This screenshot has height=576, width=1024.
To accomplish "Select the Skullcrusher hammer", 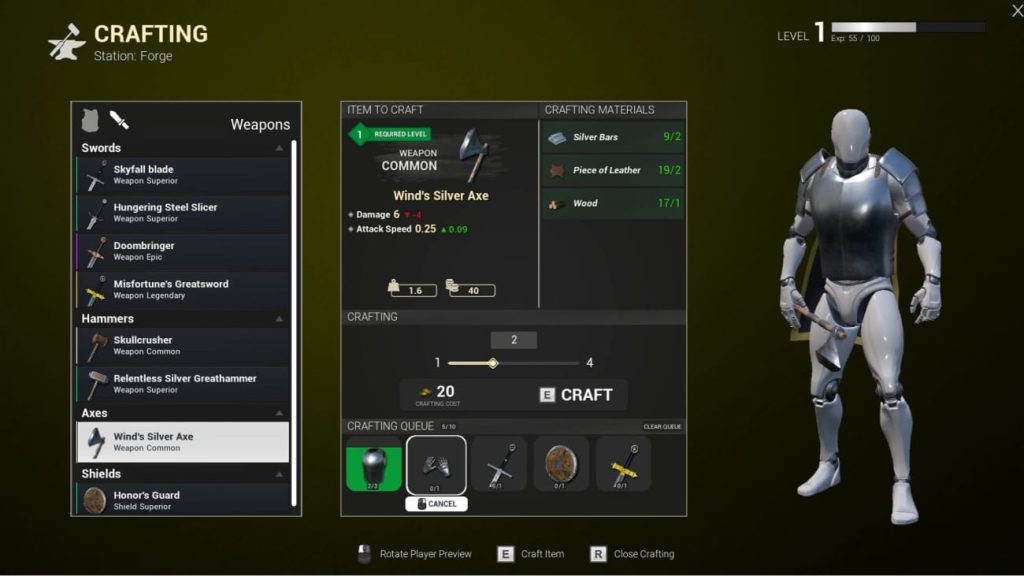I will click(183, 345).
